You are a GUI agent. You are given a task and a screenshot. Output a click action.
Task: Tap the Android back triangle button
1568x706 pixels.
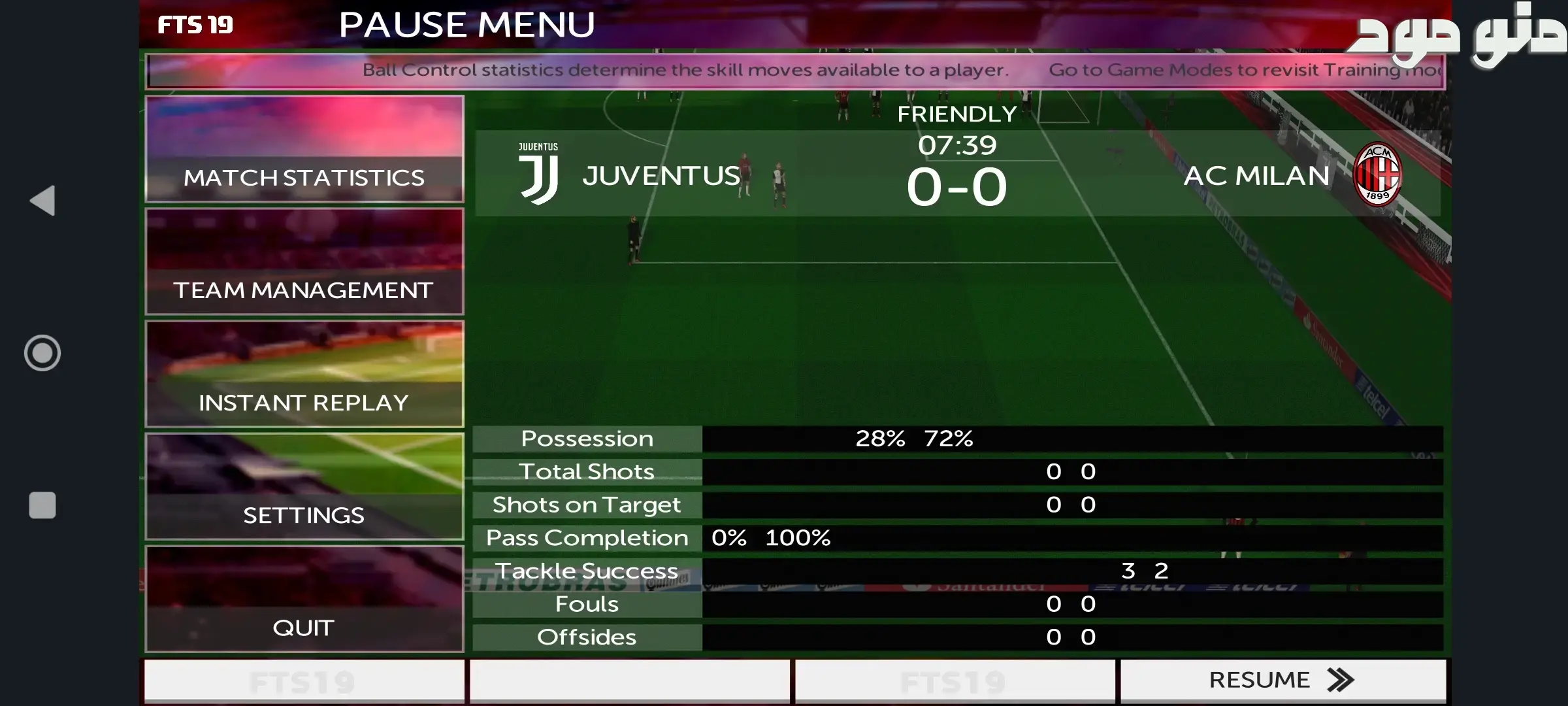tap(43, 201)
